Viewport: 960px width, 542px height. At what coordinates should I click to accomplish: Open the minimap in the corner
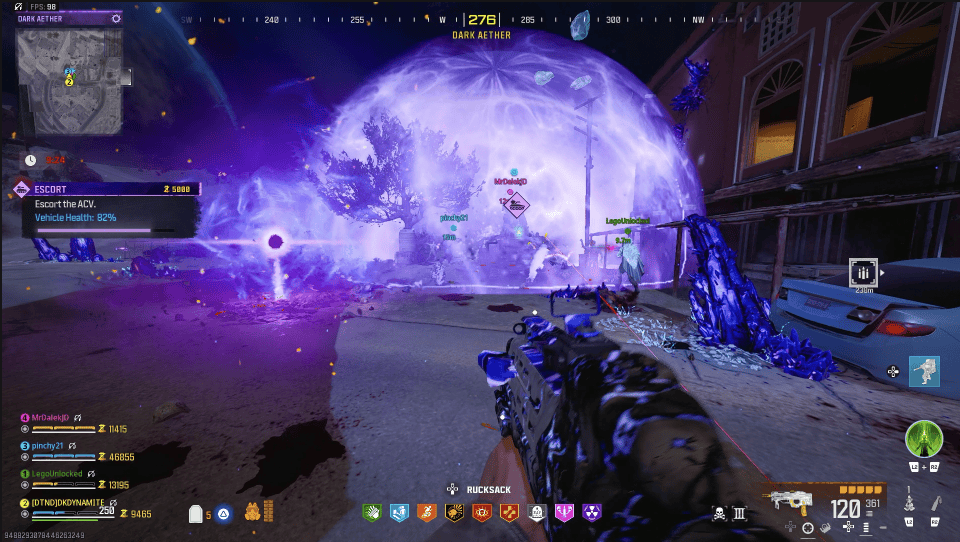tap(69, 82)
